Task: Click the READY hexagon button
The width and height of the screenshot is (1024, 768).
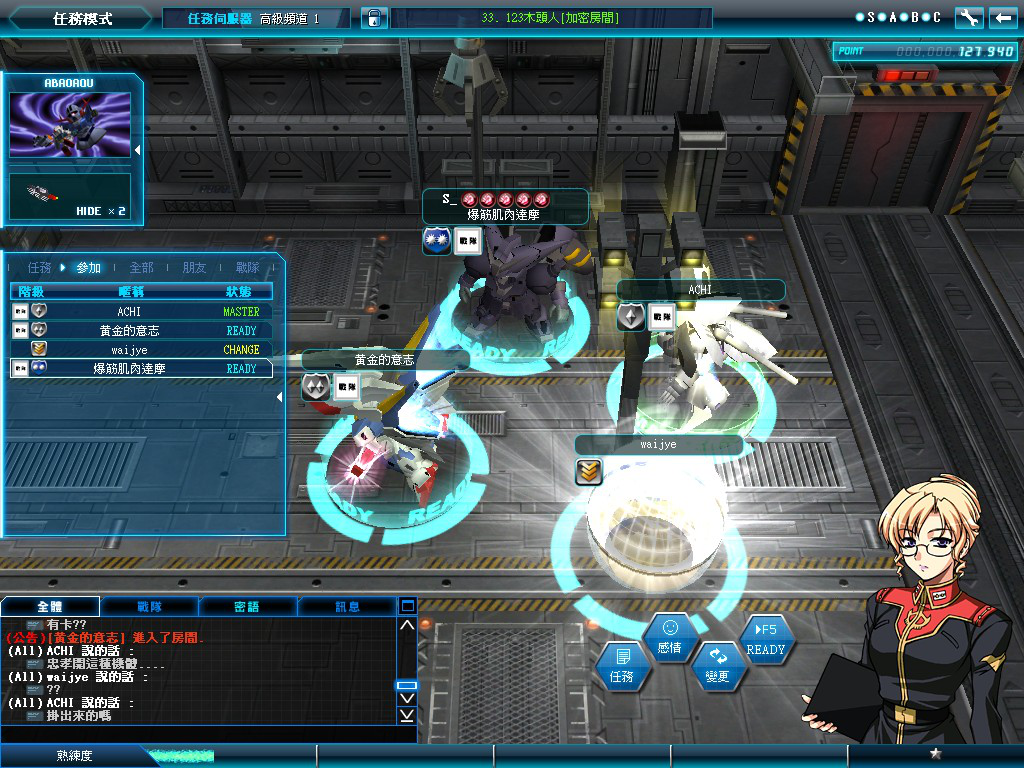Action: (x=766, y=639)
